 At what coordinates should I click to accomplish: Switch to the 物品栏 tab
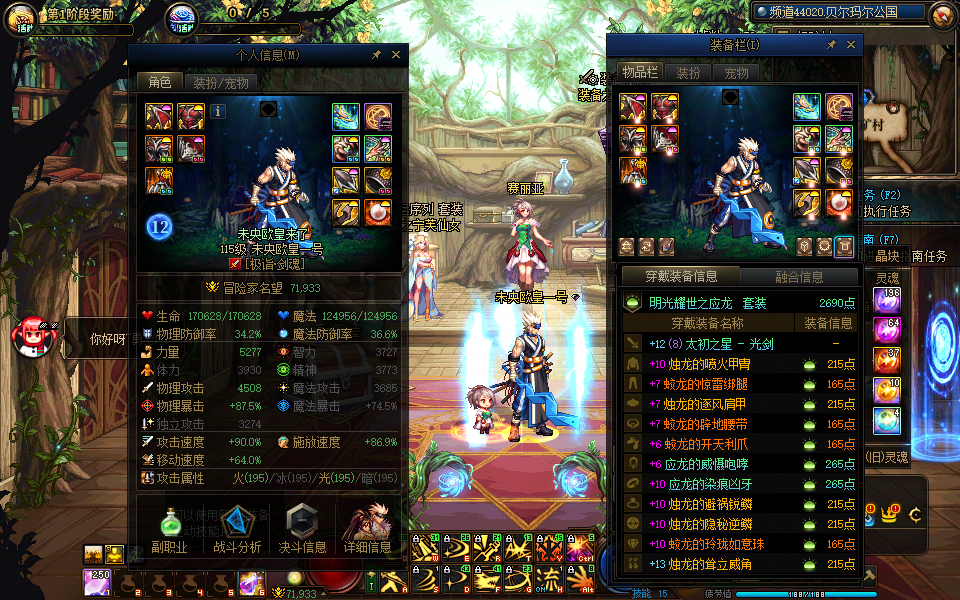[639, 73]
